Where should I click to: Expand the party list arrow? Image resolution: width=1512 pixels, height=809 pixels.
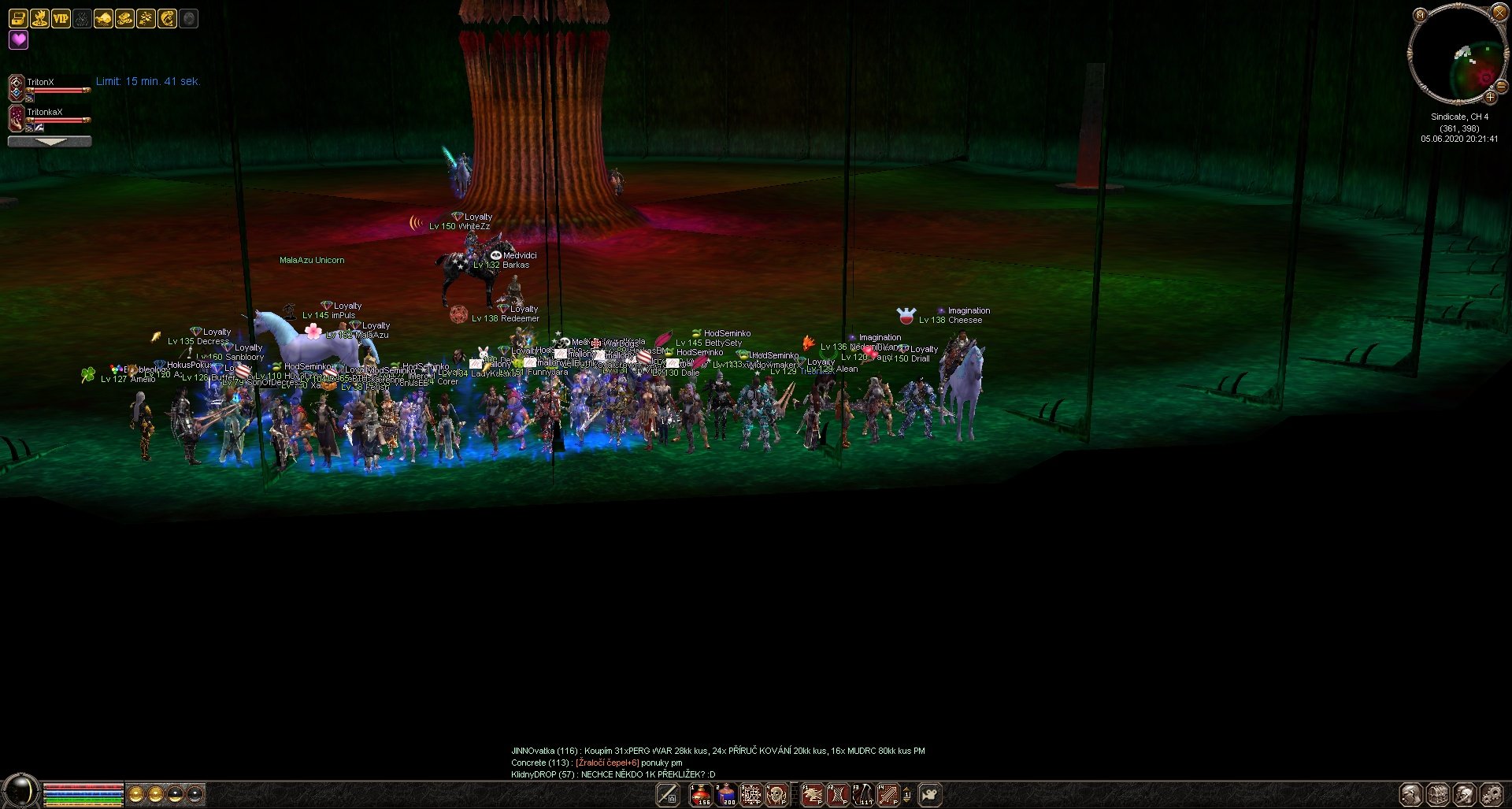coord(50,142)
